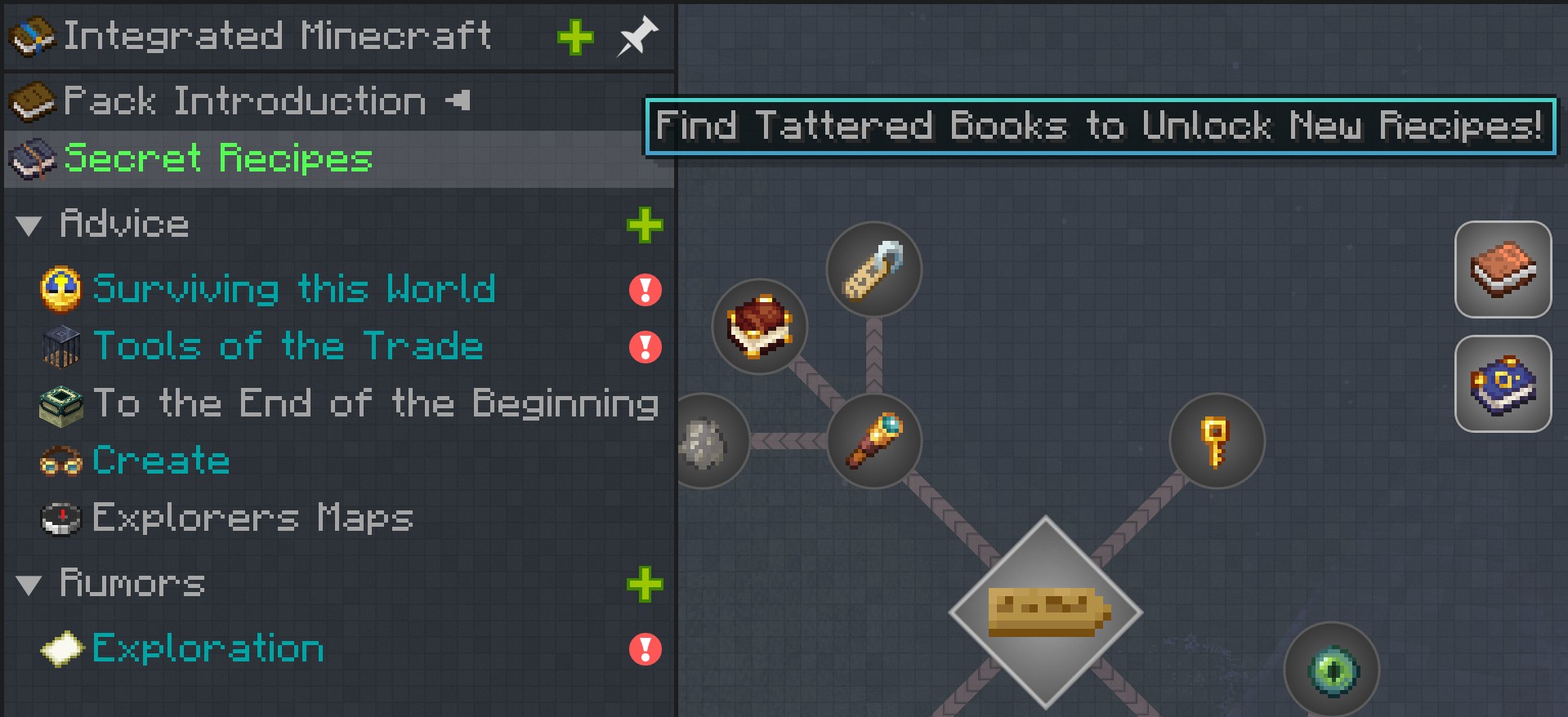The height and width of the screenshot is (717, 1568).
Task: Click the blue enchanted book side button
Action: [1503, 384]
